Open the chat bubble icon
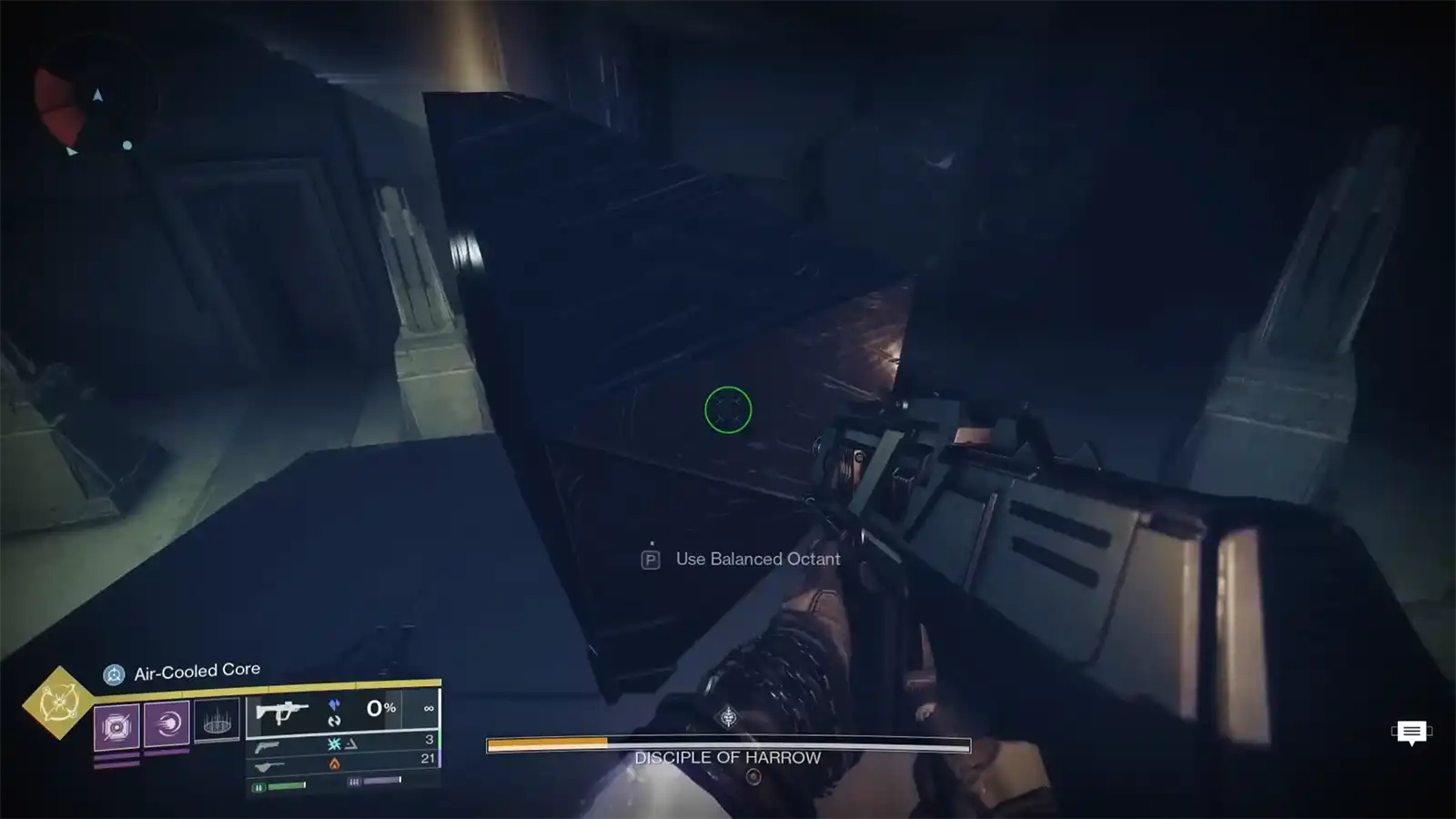 [1410, 731]
